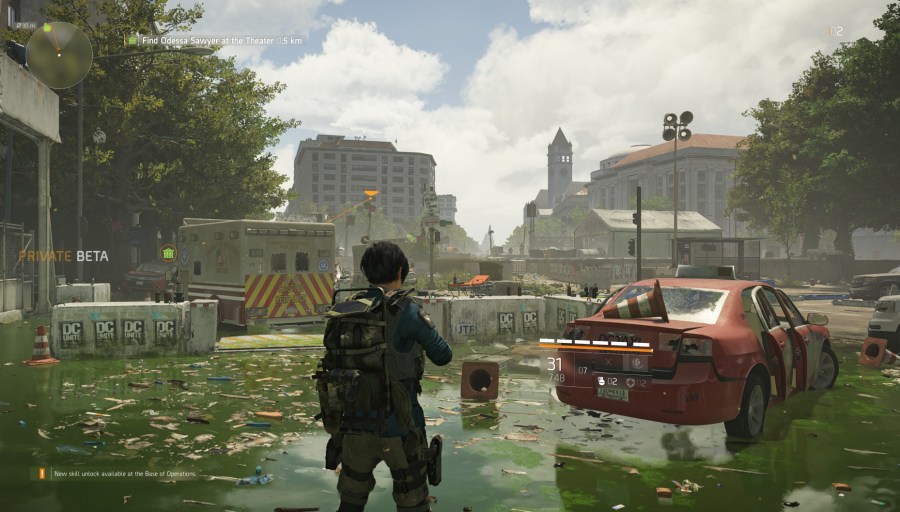Click the circular minimap
The image size is (900, 512).
59,54
